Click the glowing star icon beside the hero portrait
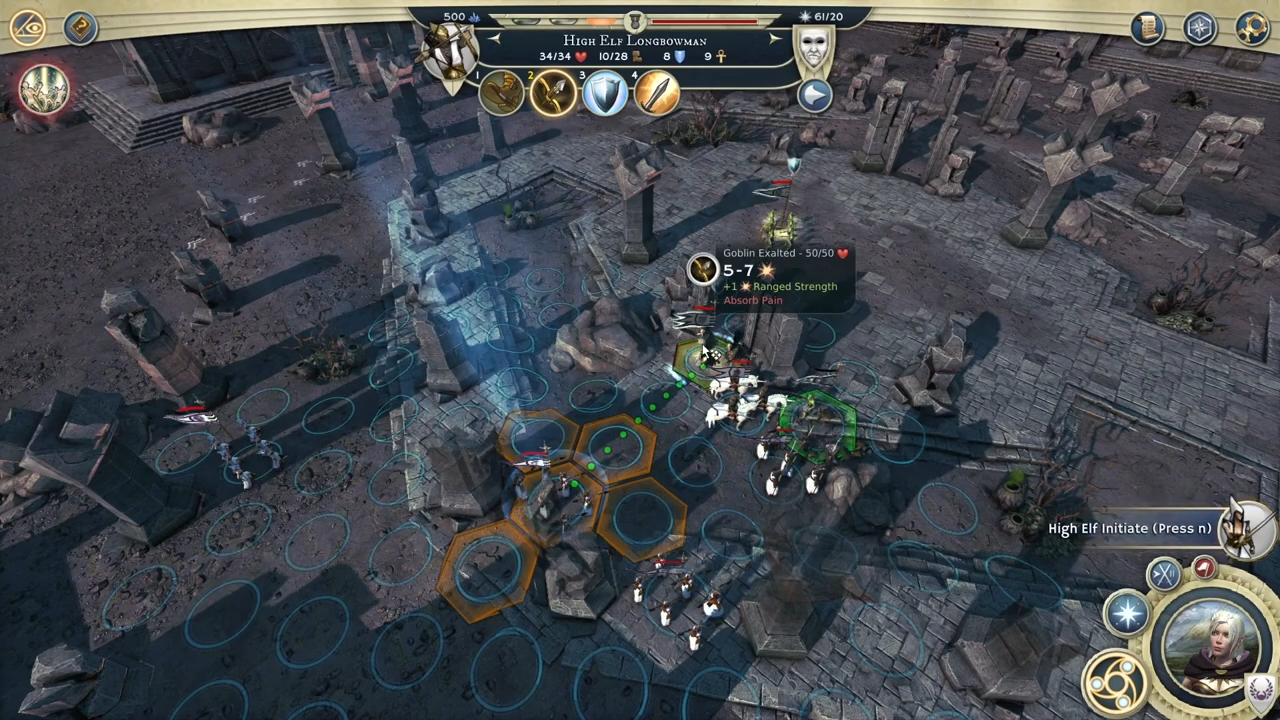 coord(1128,613)
